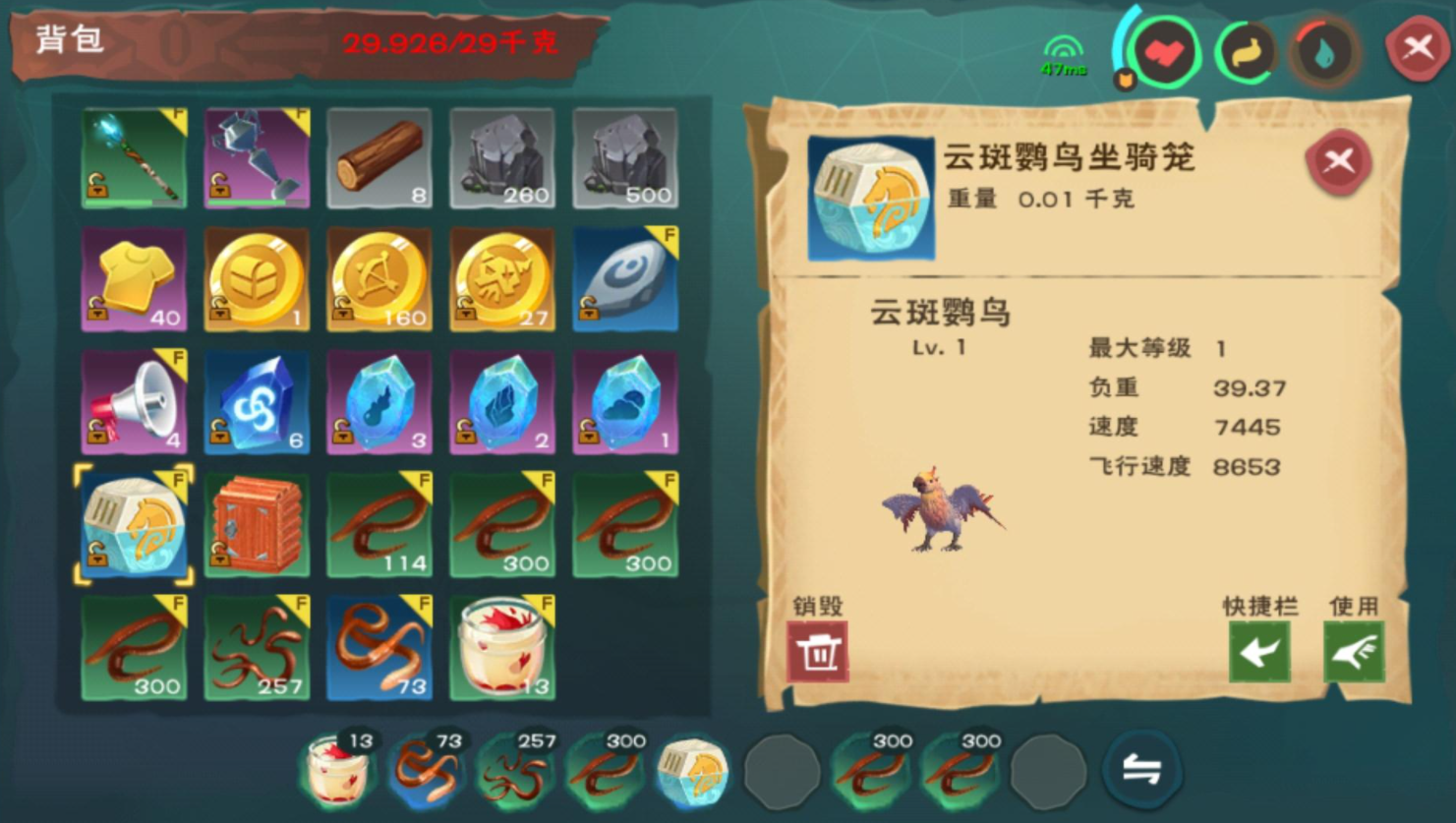This screenshot has height=823, width=1456.
Task: Select the magic staff in the inventory
Action: pos(134,157)
